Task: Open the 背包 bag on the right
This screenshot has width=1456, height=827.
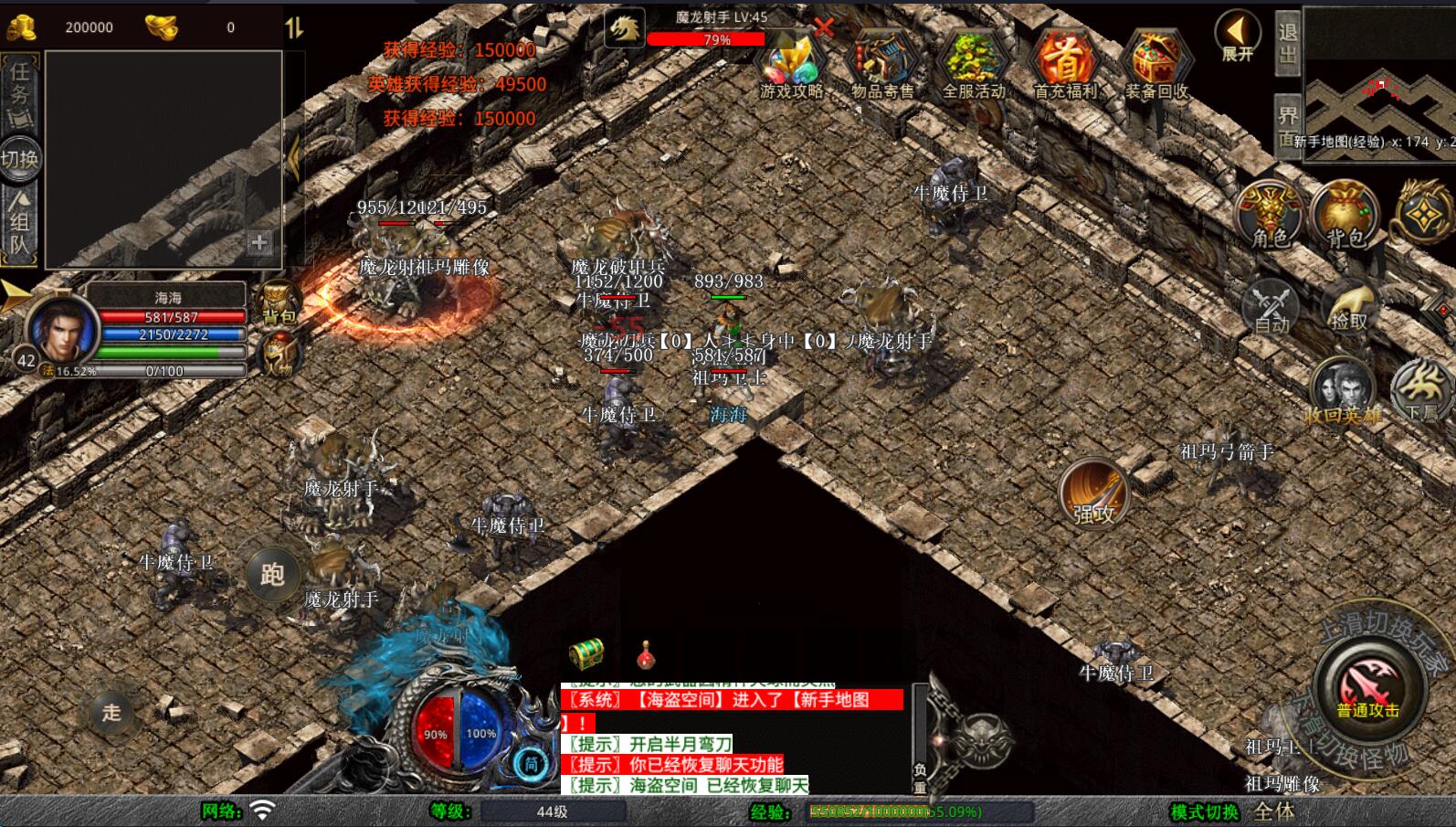Action: click(1345, 216)
